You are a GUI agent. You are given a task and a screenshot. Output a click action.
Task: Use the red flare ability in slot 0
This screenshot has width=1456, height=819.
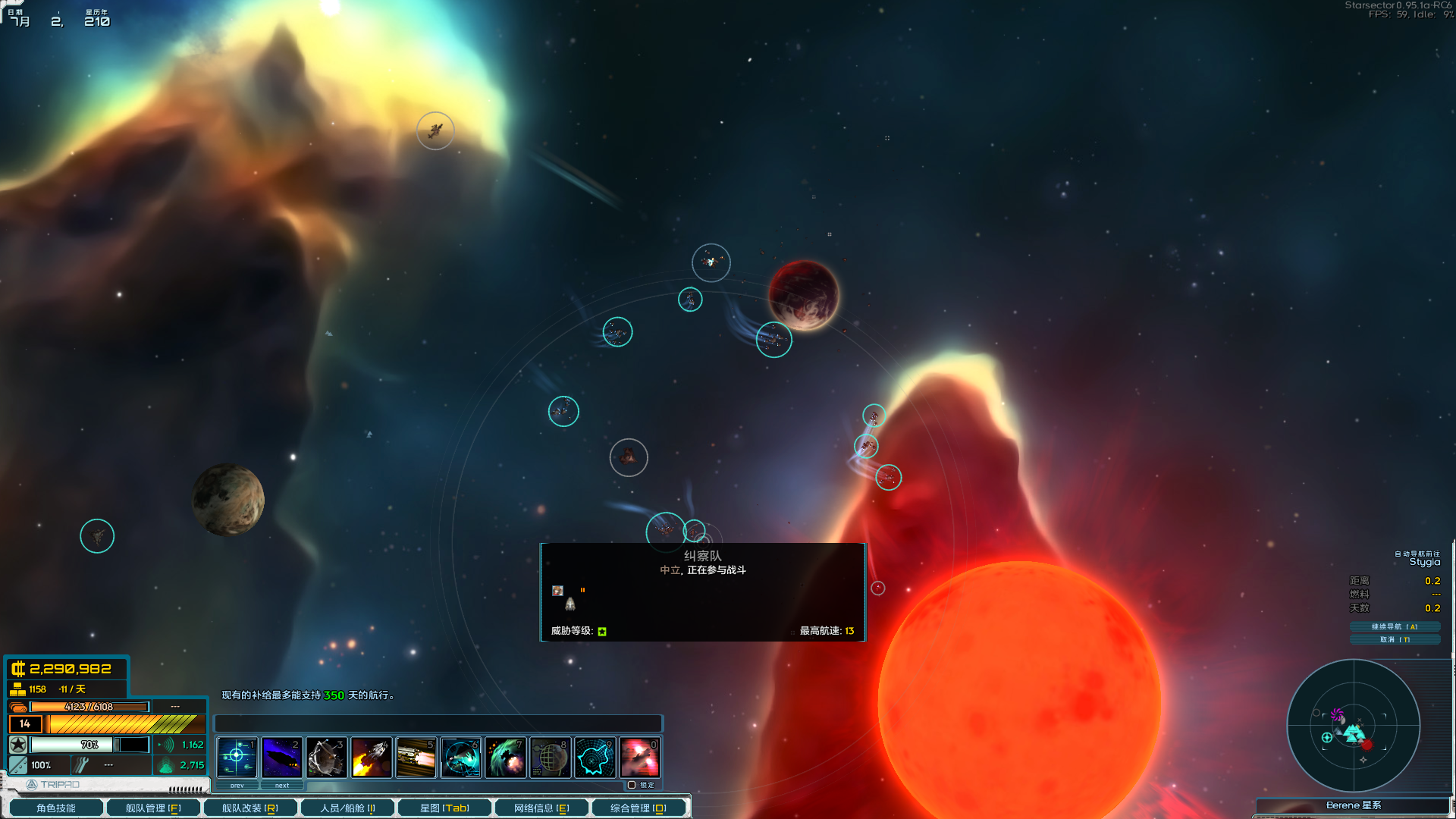point(639,757)
